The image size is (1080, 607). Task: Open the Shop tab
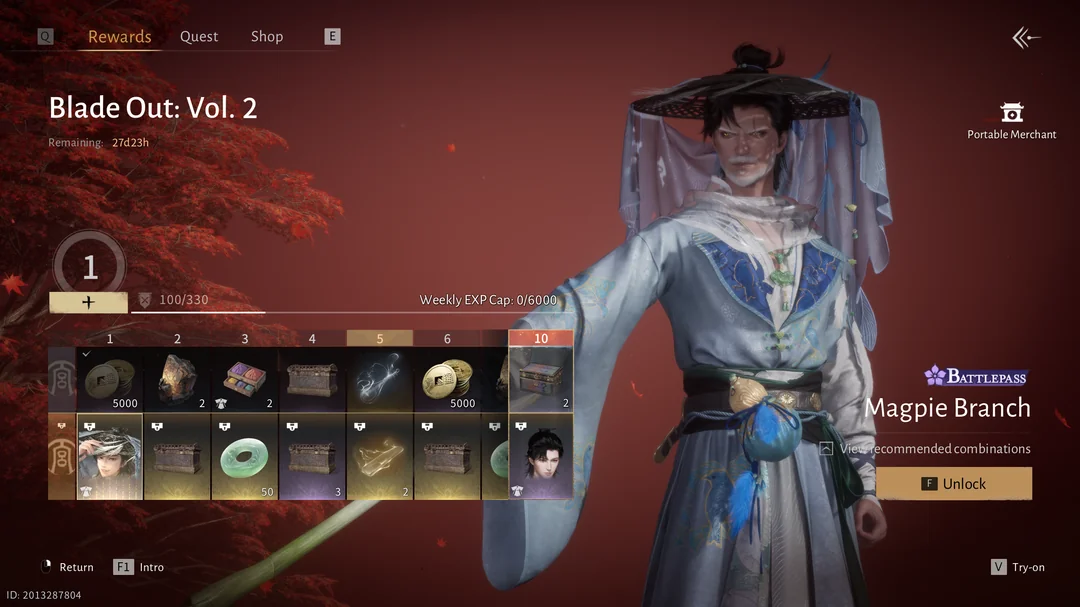[267, 37]
